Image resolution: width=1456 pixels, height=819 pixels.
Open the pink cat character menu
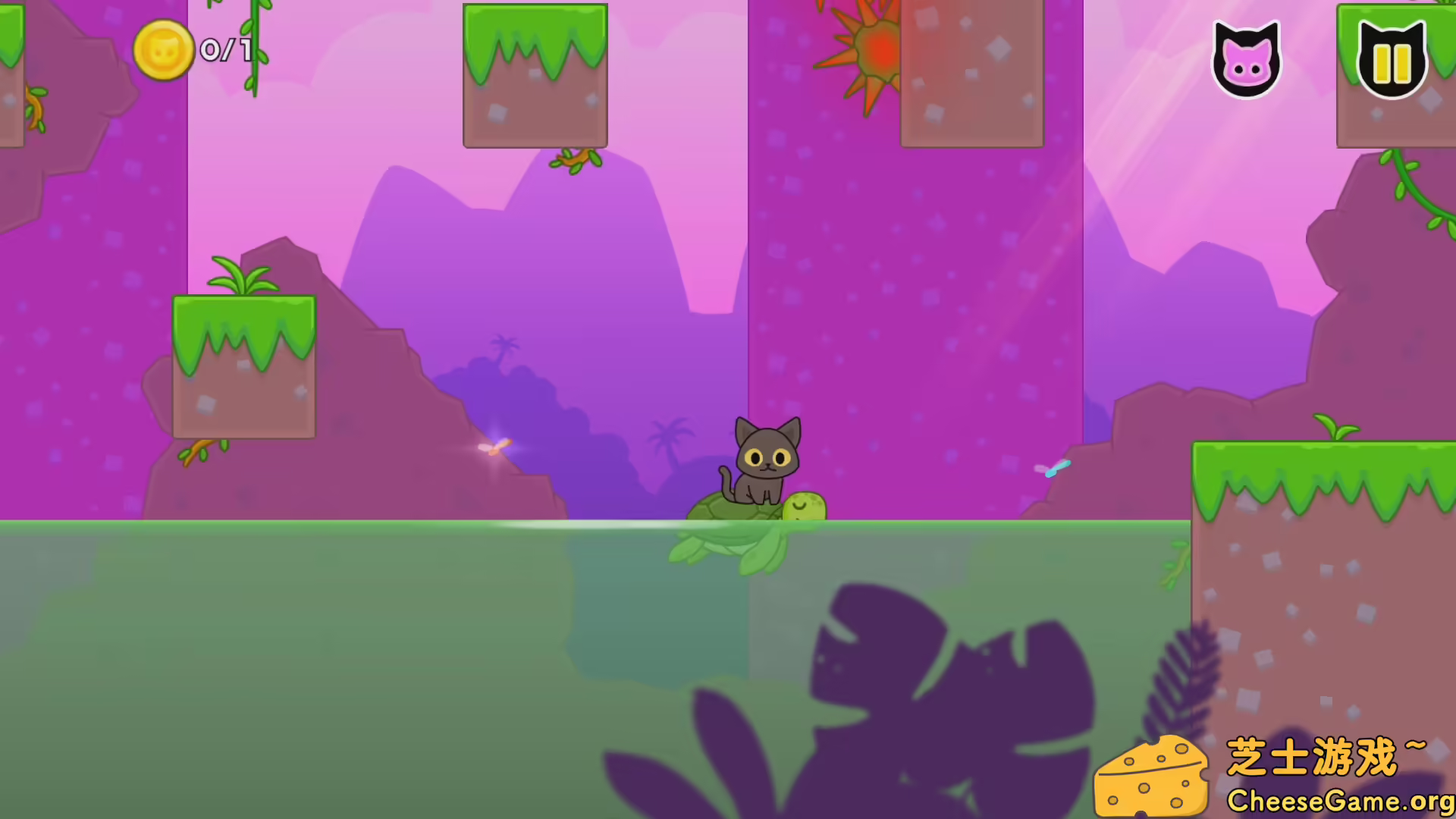[1247, 59]
